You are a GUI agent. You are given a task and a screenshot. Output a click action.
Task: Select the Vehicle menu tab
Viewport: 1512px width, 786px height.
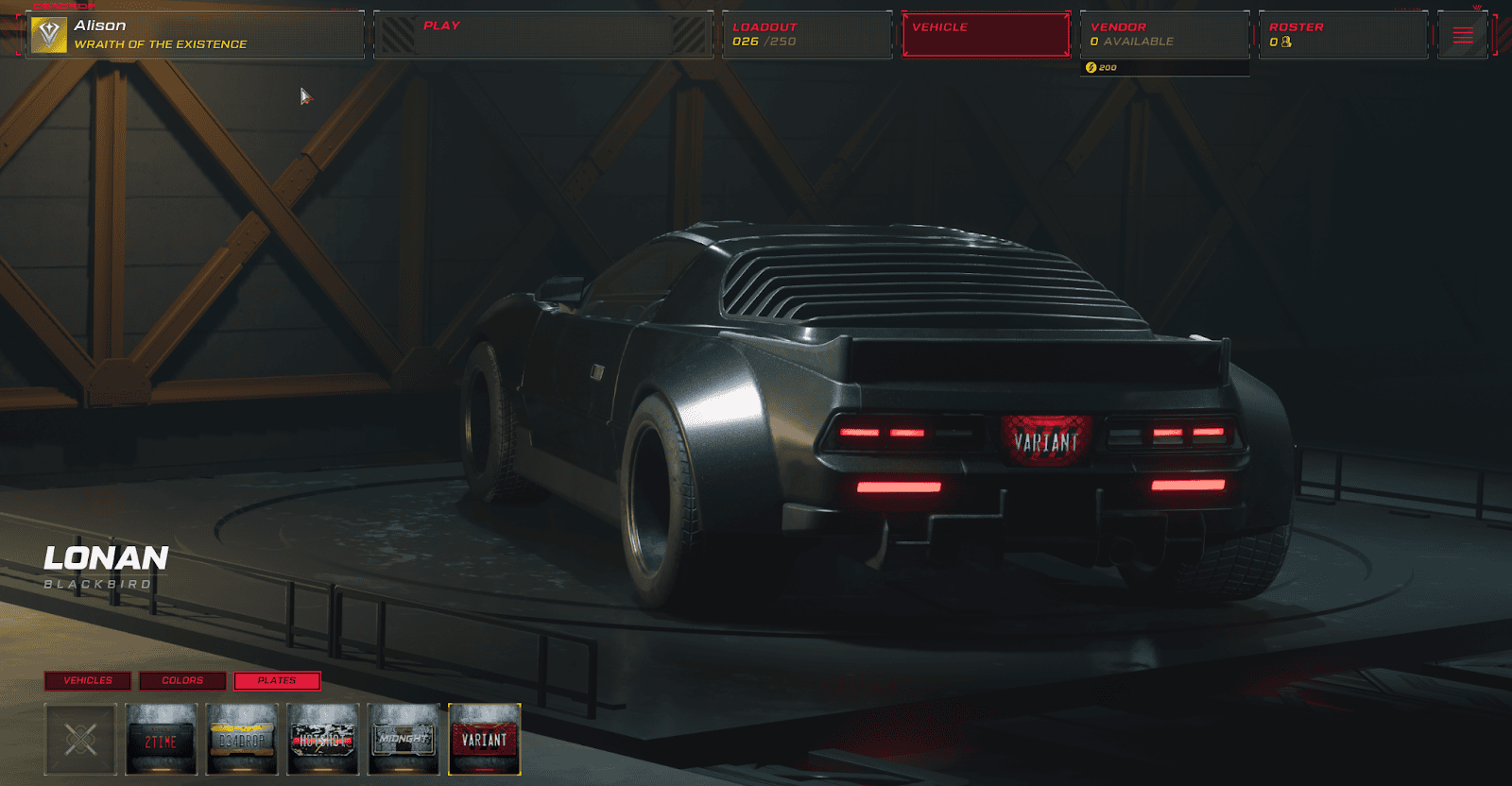(986, 35)
